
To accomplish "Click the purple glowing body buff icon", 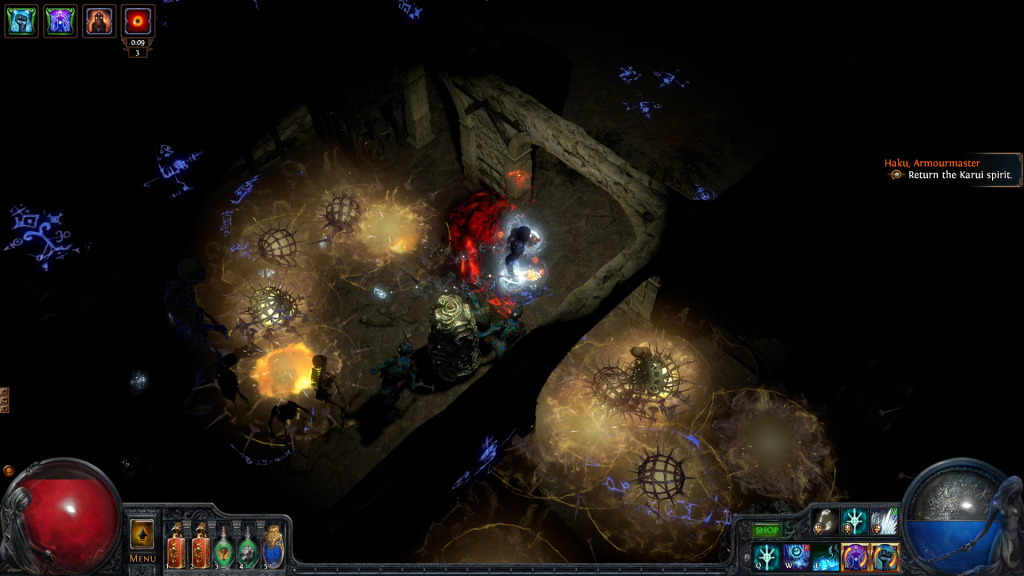I will click(x=60, y=21).
